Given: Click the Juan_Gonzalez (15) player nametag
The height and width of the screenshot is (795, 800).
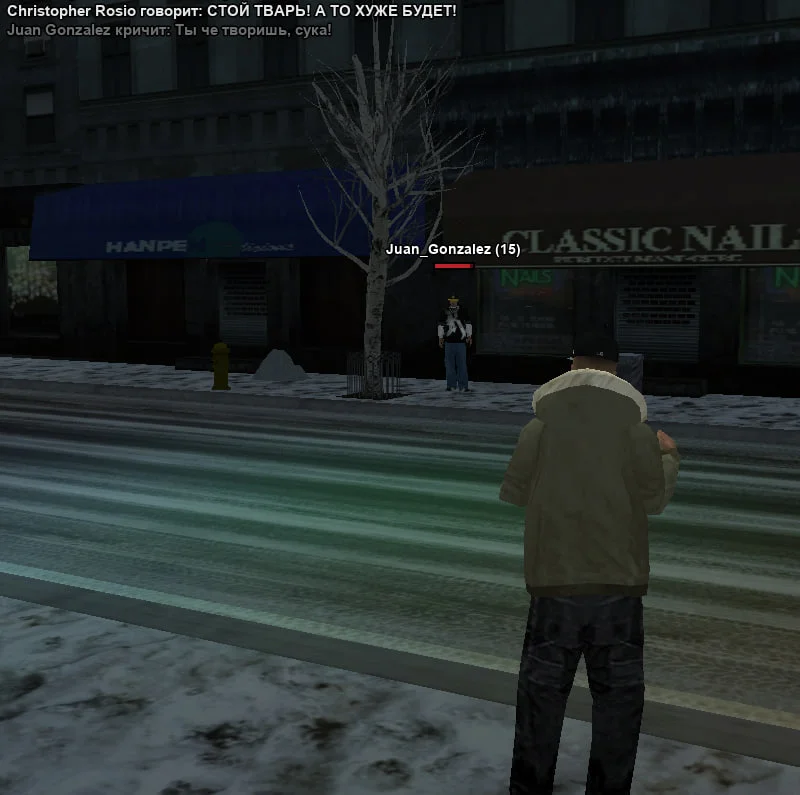Looking at the screenshot, I should click(453, 249).
